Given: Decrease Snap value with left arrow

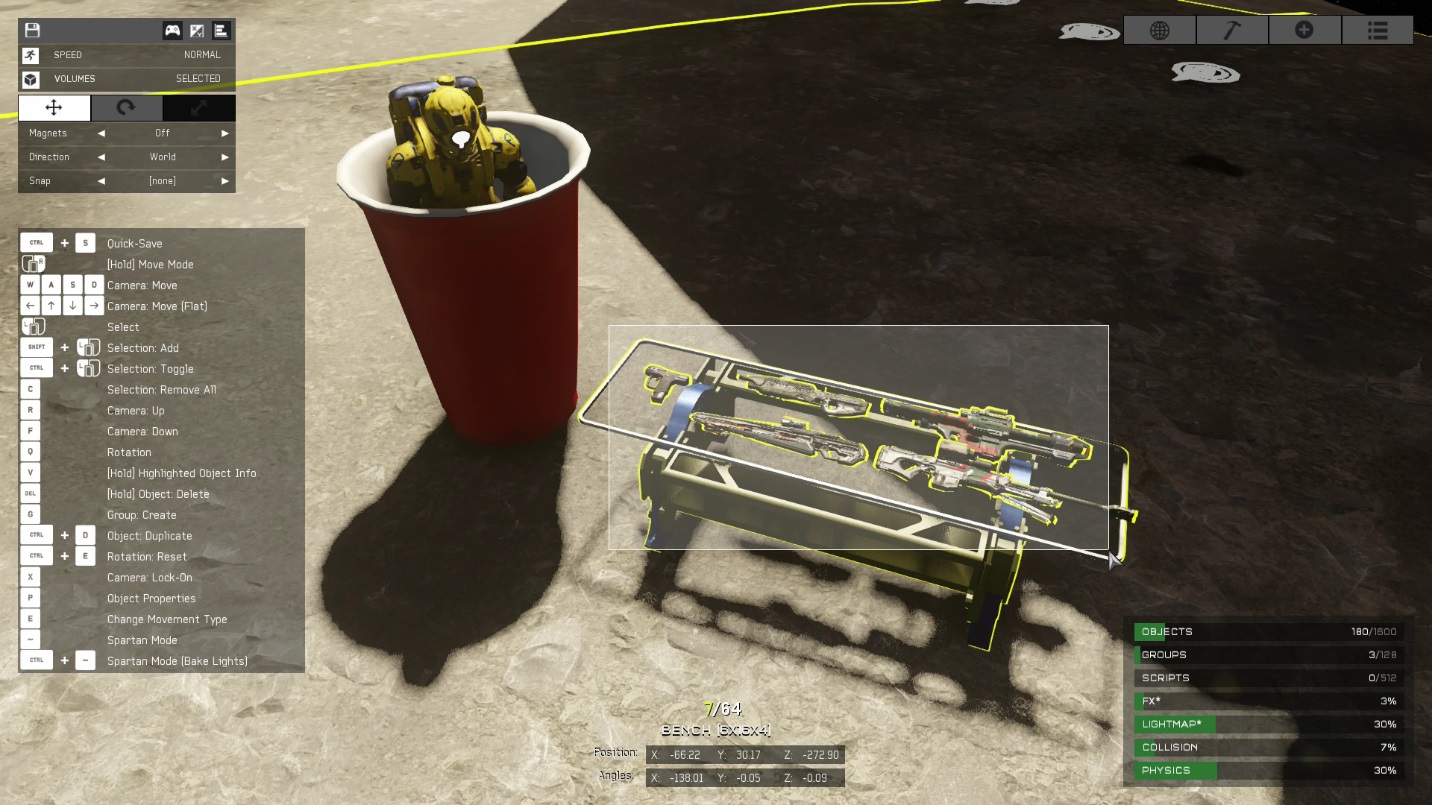Looking at the screenshot, I should 101,181.
